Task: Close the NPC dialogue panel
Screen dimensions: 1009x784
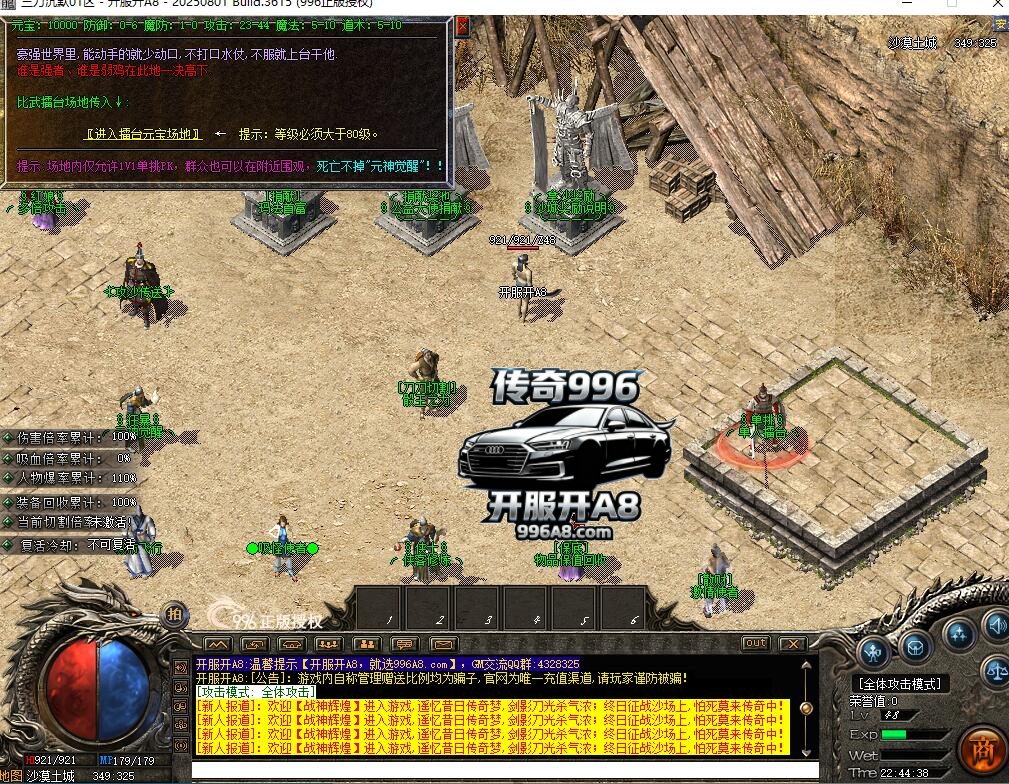Action: point(461,28)
